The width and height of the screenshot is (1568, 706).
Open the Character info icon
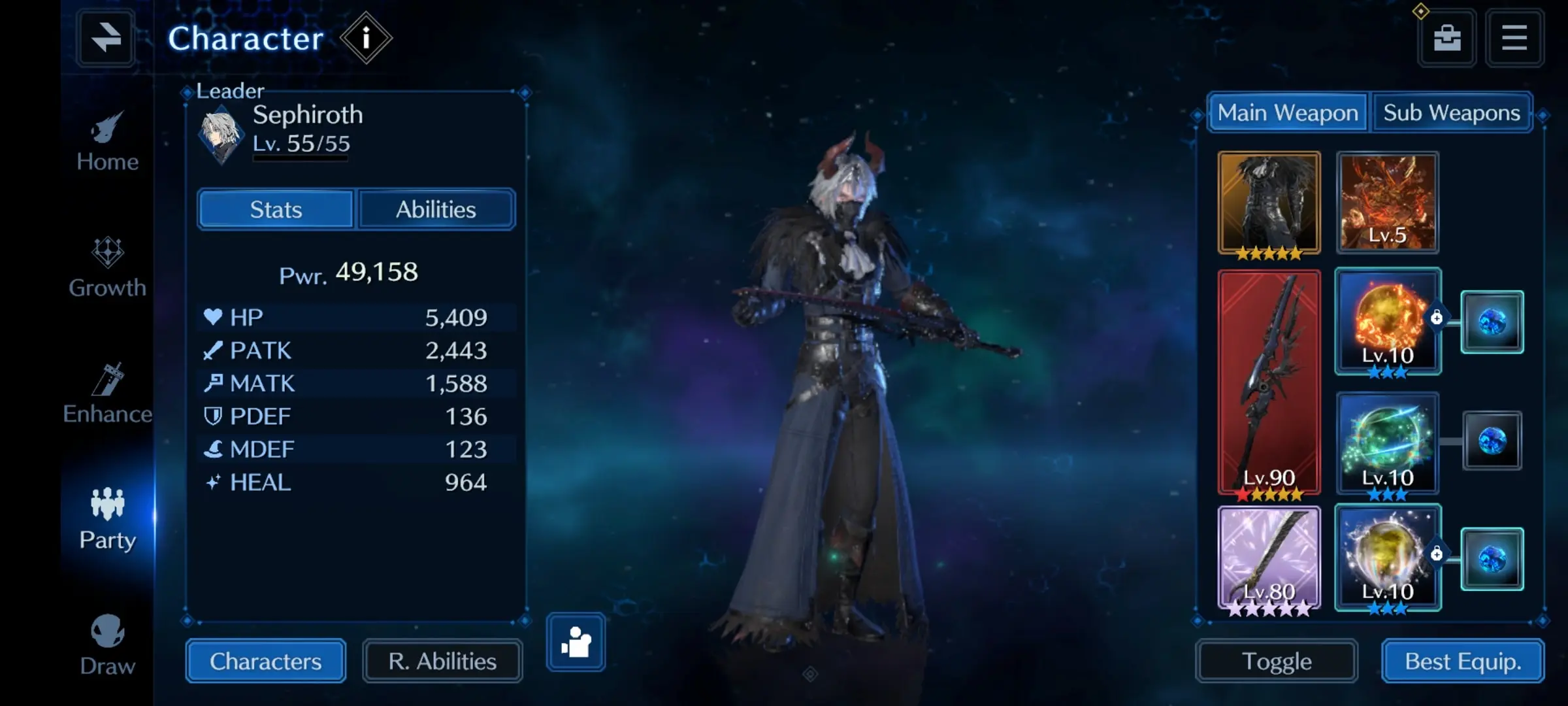click(x=366, y=38)
